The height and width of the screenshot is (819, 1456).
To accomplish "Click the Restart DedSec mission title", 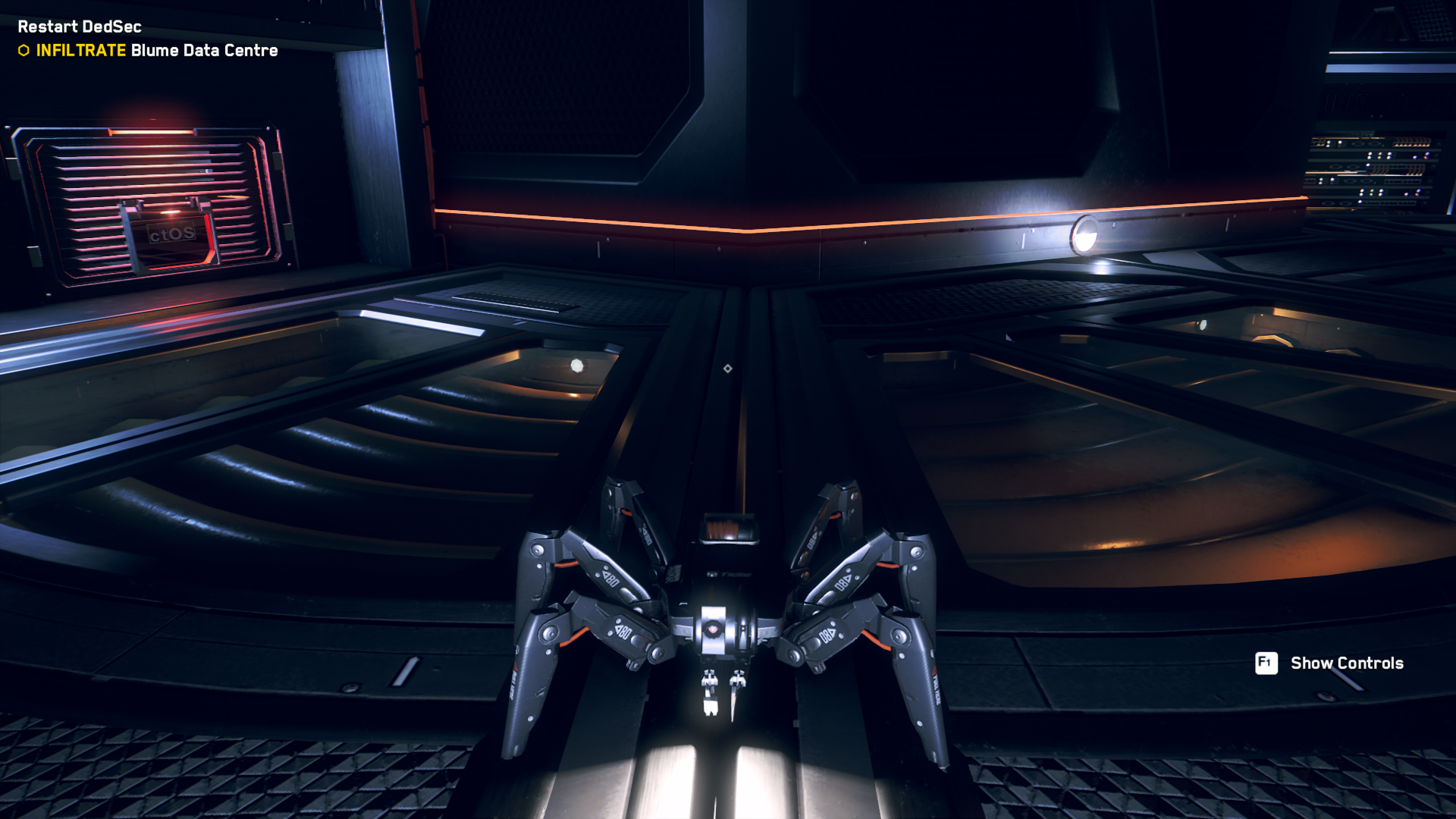I will (80, 27).
